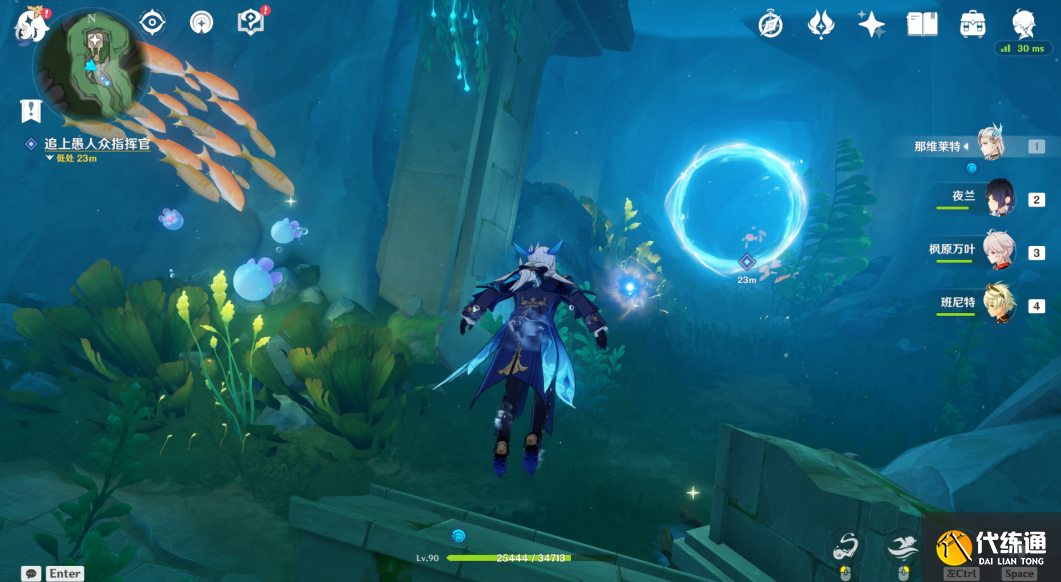Activate the swirl underwater ability

coord(846,547)
